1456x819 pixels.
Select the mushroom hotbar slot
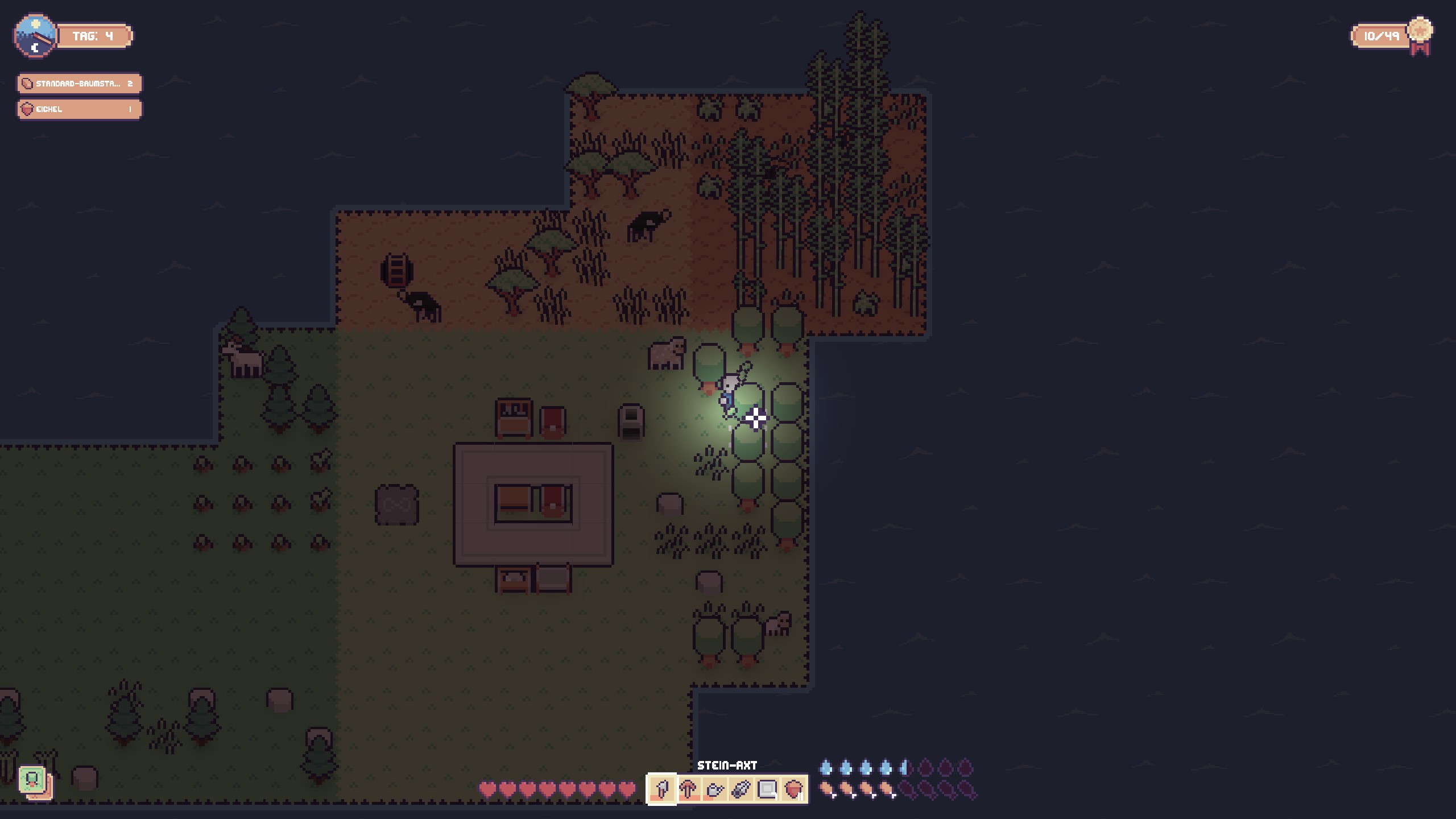[688, 789]
